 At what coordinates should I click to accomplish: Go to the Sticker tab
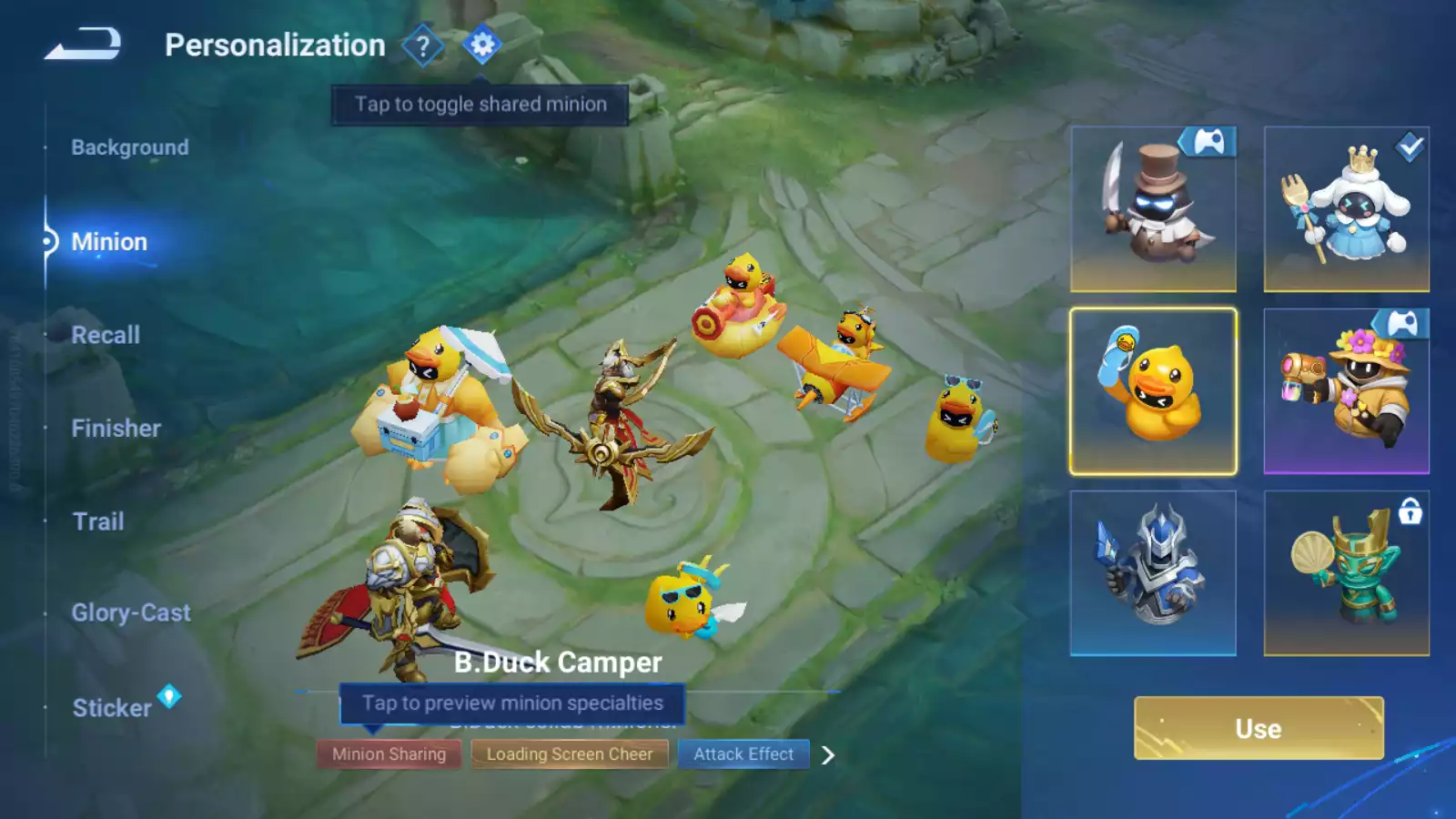pos(112,708)
